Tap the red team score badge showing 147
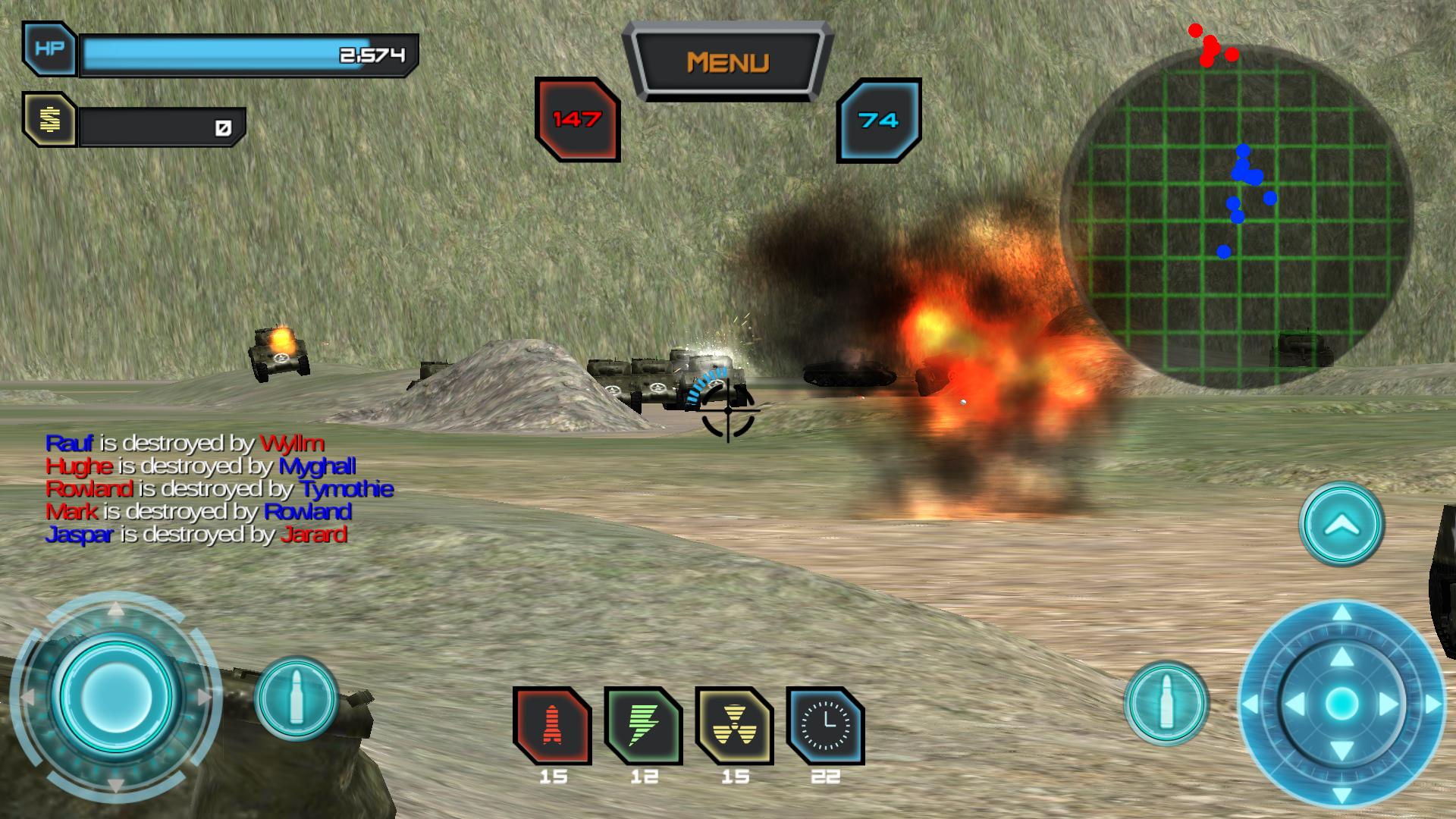Image resolution: width=1456 pixels, height=819 pixels. tap(577, 118)
